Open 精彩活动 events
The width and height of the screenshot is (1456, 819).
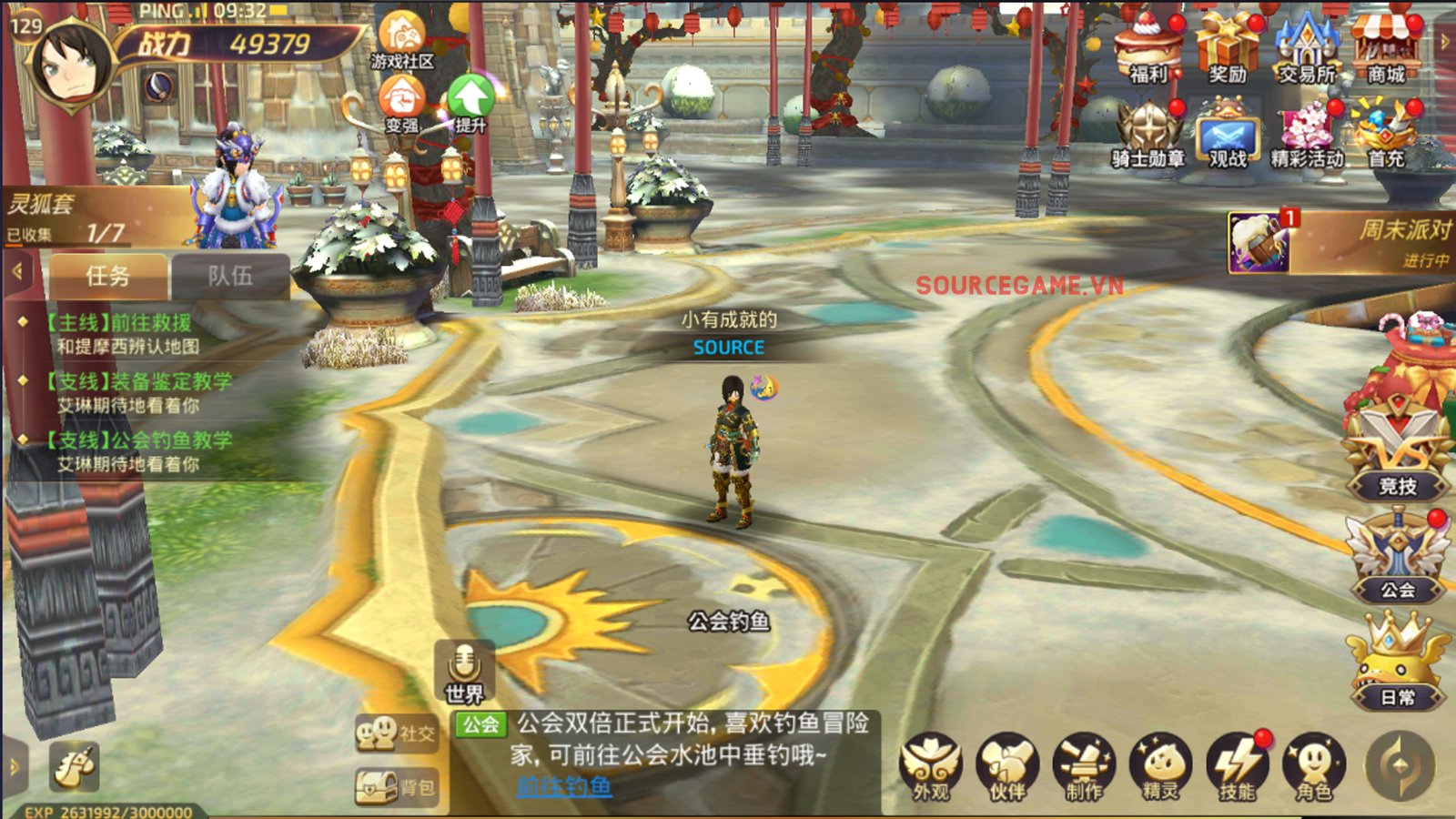pyautogui.click(x=1307, y=135)
